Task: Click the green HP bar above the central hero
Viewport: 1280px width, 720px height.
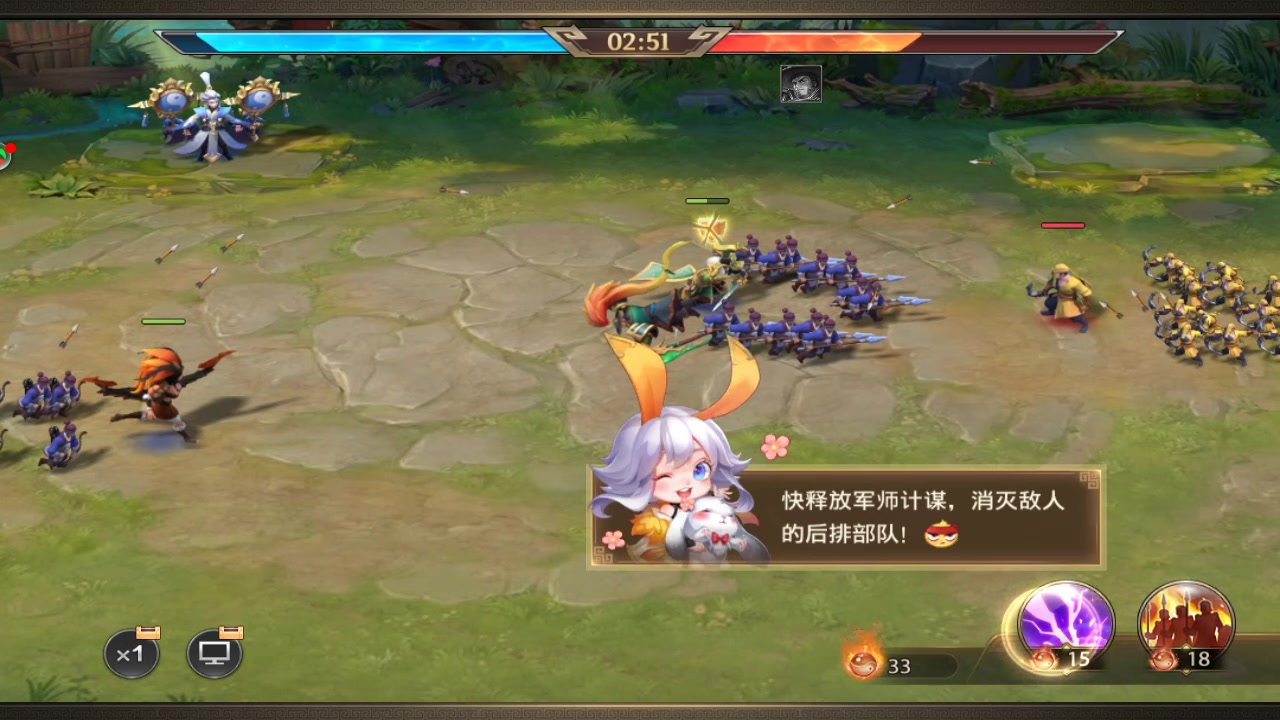Action: pyautogui.click(x=705, y=200)
